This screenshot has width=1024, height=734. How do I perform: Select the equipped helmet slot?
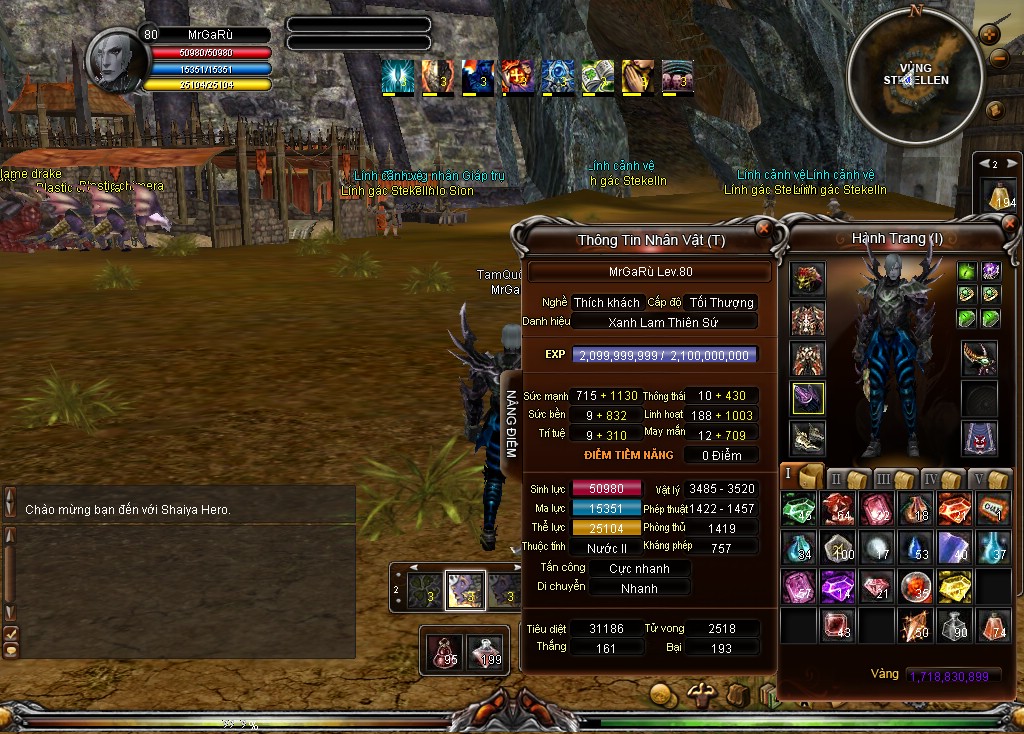[x=807, y=279]
